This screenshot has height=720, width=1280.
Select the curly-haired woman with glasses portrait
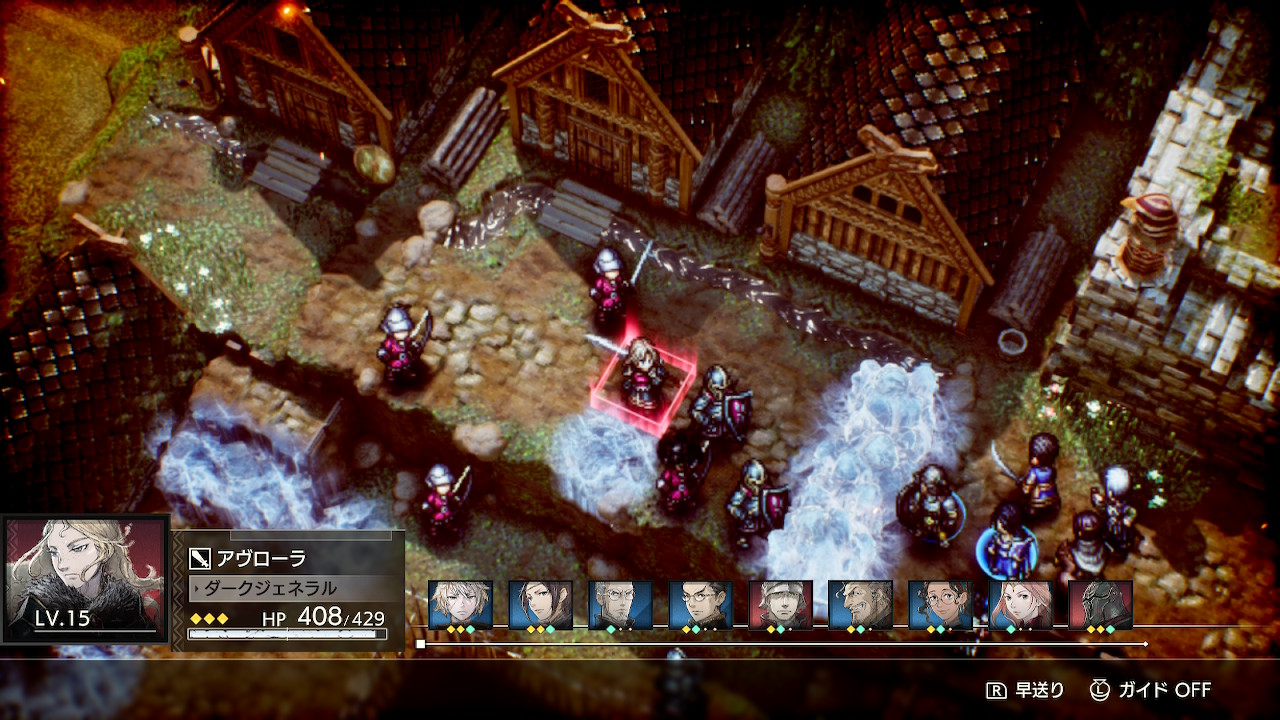coord(940,604)
